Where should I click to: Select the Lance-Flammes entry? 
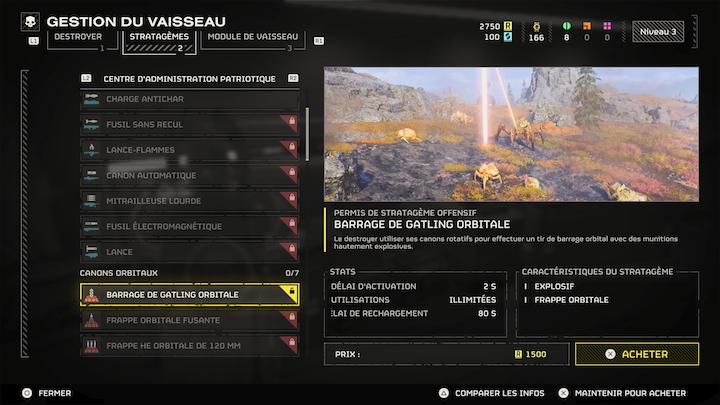[x=188, y=150]
